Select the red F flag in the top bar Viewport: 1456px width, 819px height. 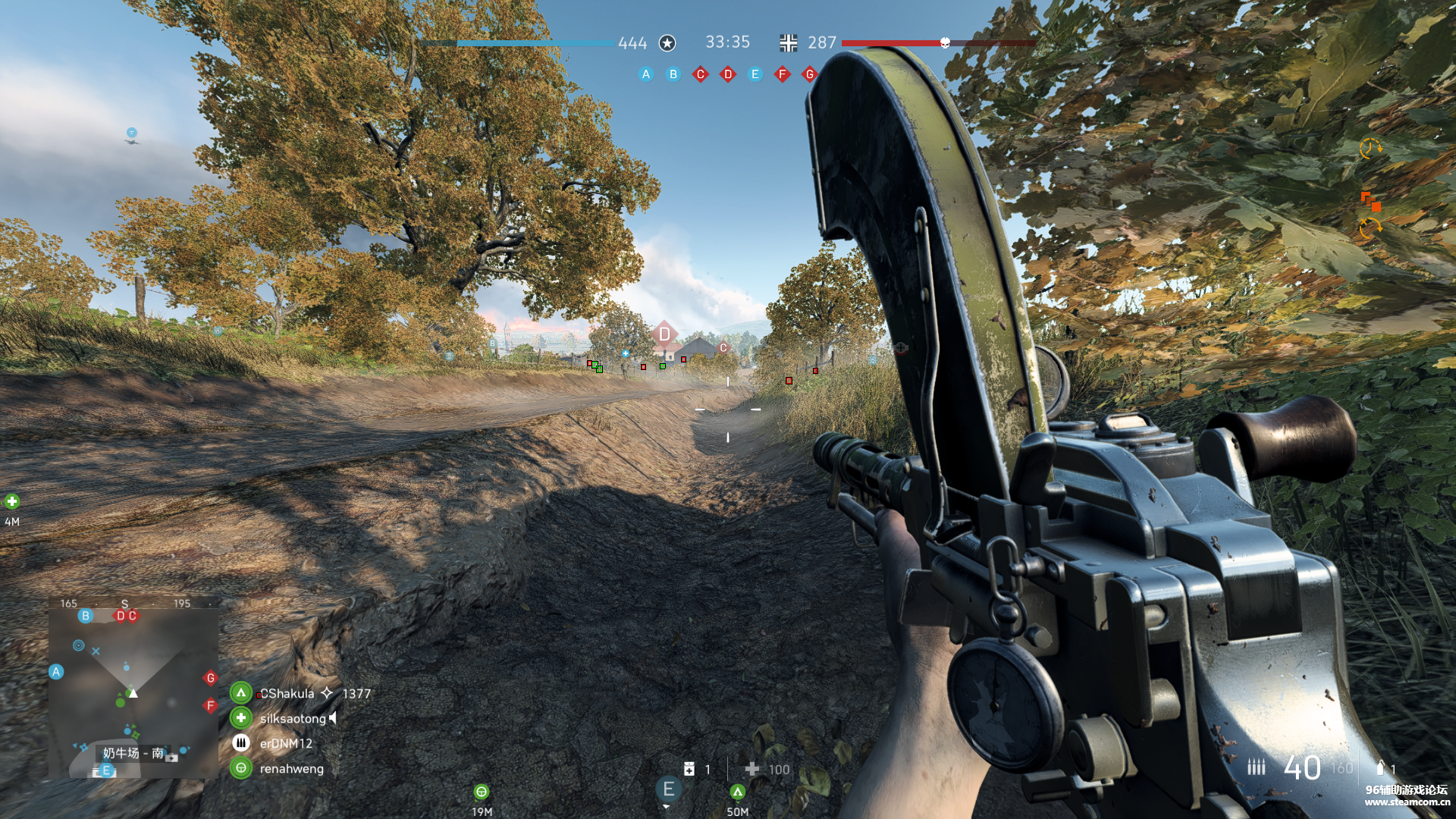(x=783, y=74)
